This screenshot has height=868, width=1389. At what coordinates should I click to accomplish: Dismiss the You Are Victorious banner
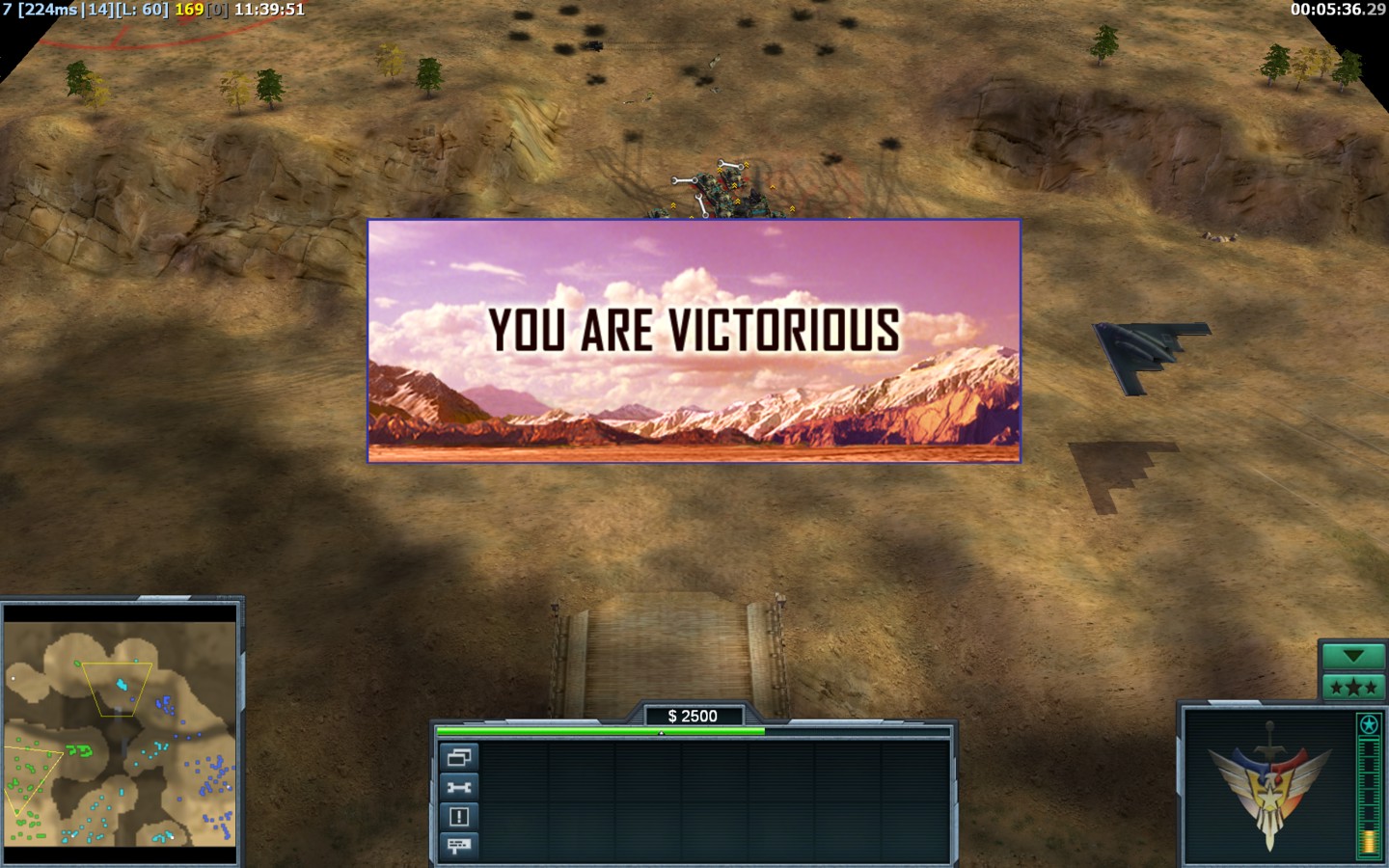click(x=694, y=340)
